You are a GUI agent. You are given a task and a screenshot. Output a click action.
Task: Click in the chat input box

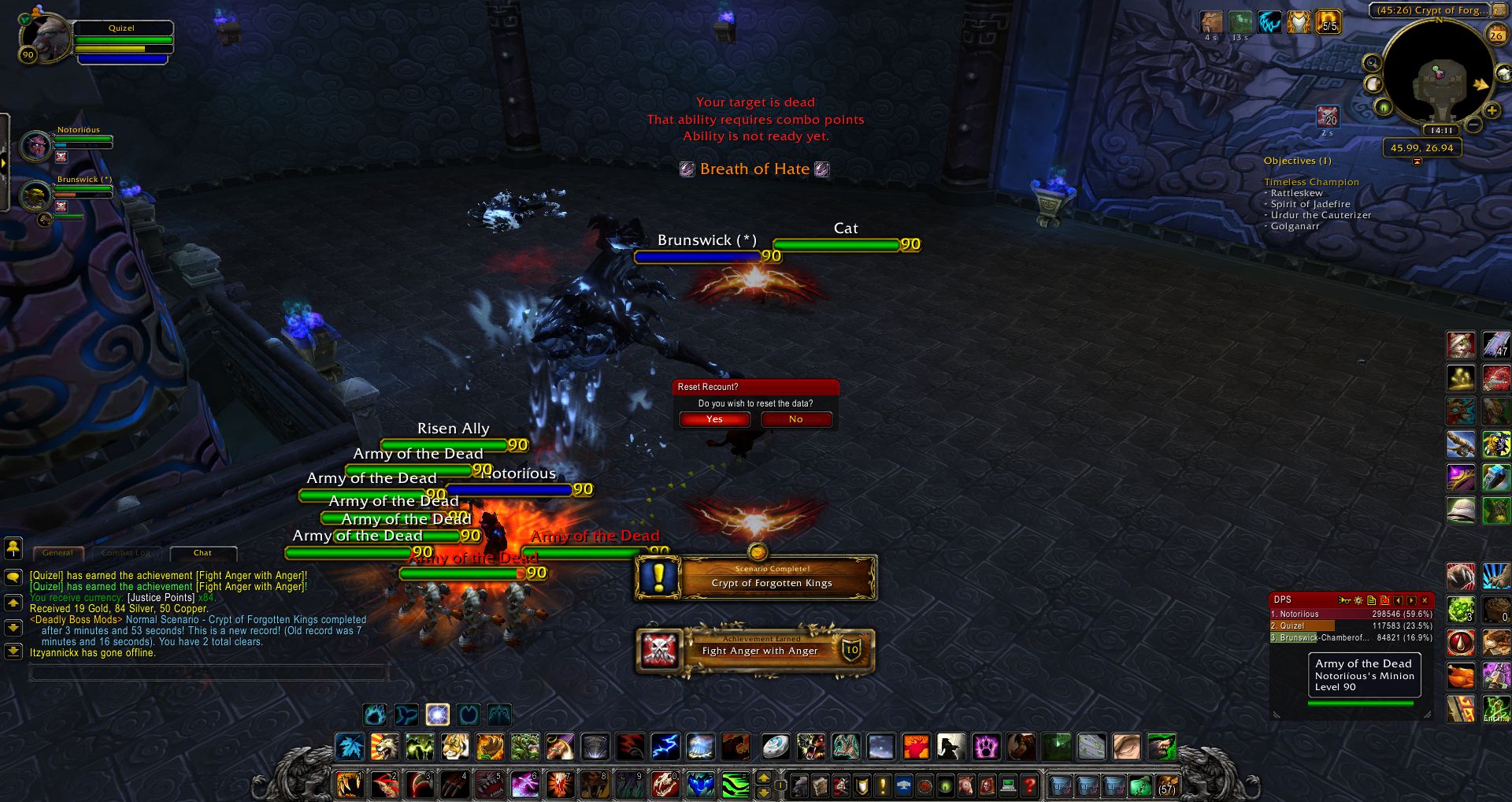click(x=209, y=672)
